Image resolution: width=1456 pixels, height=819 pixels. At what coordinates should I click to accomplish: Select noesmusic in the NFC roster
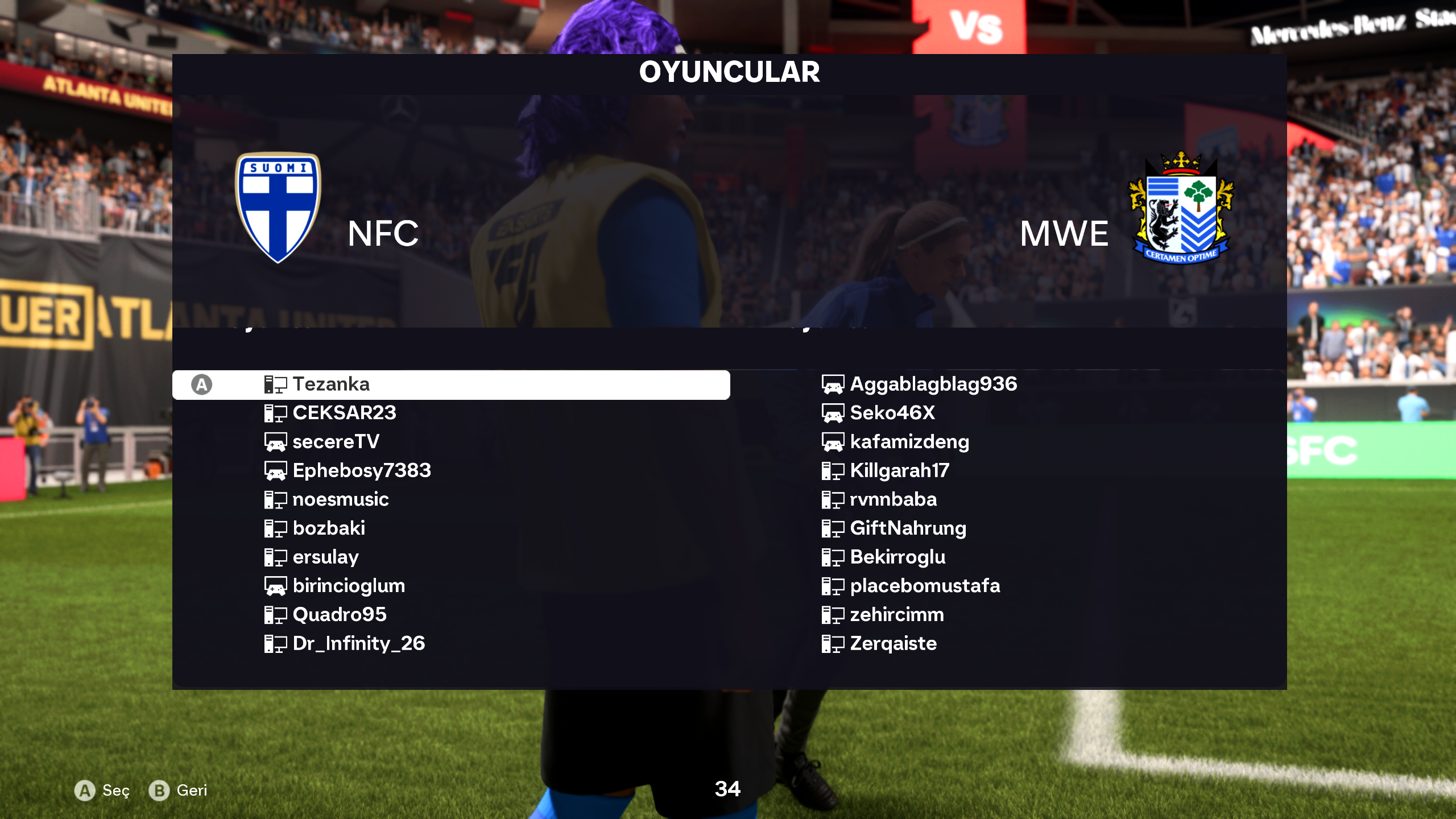click(x=341, y=499)
